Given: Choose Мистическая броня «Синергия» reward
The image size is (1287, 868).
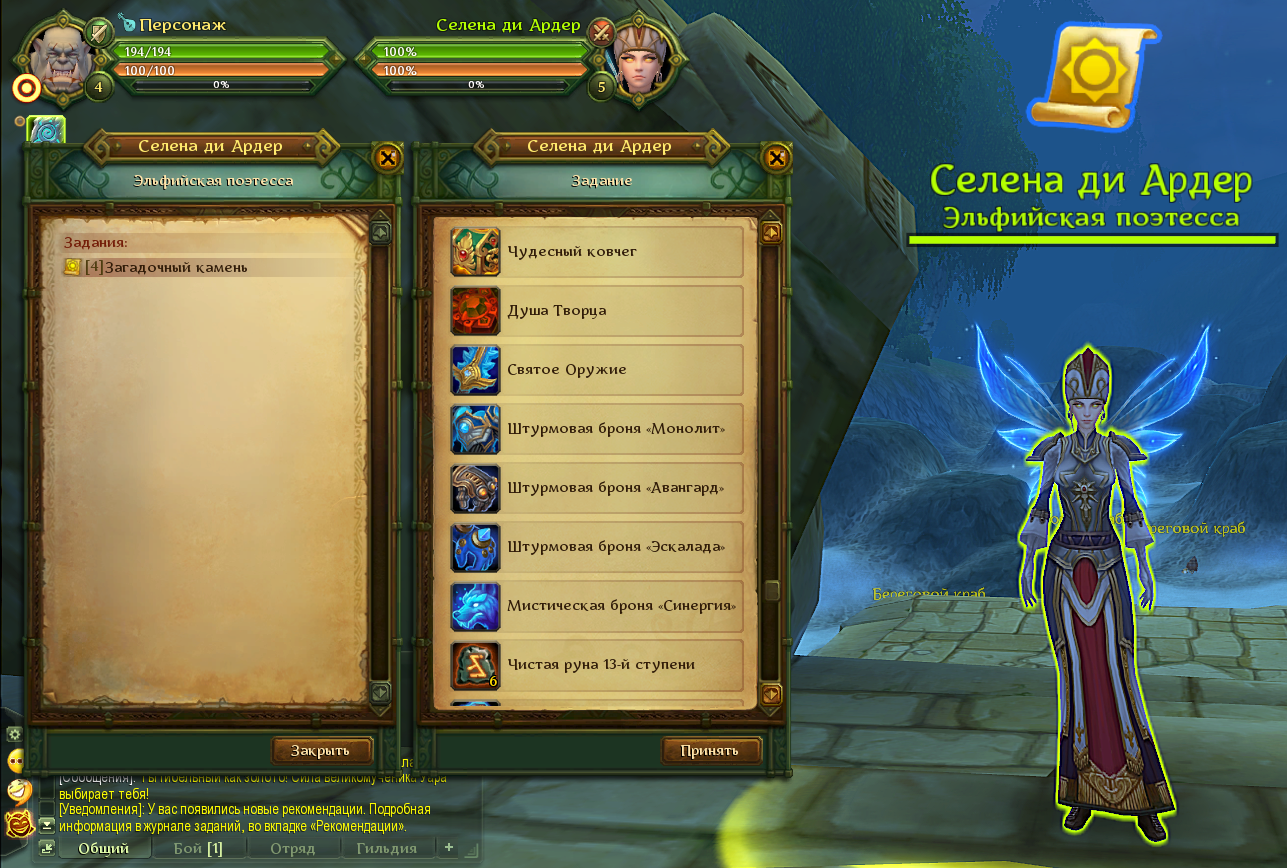Looking at the screenshot, I should pos(597,605).
